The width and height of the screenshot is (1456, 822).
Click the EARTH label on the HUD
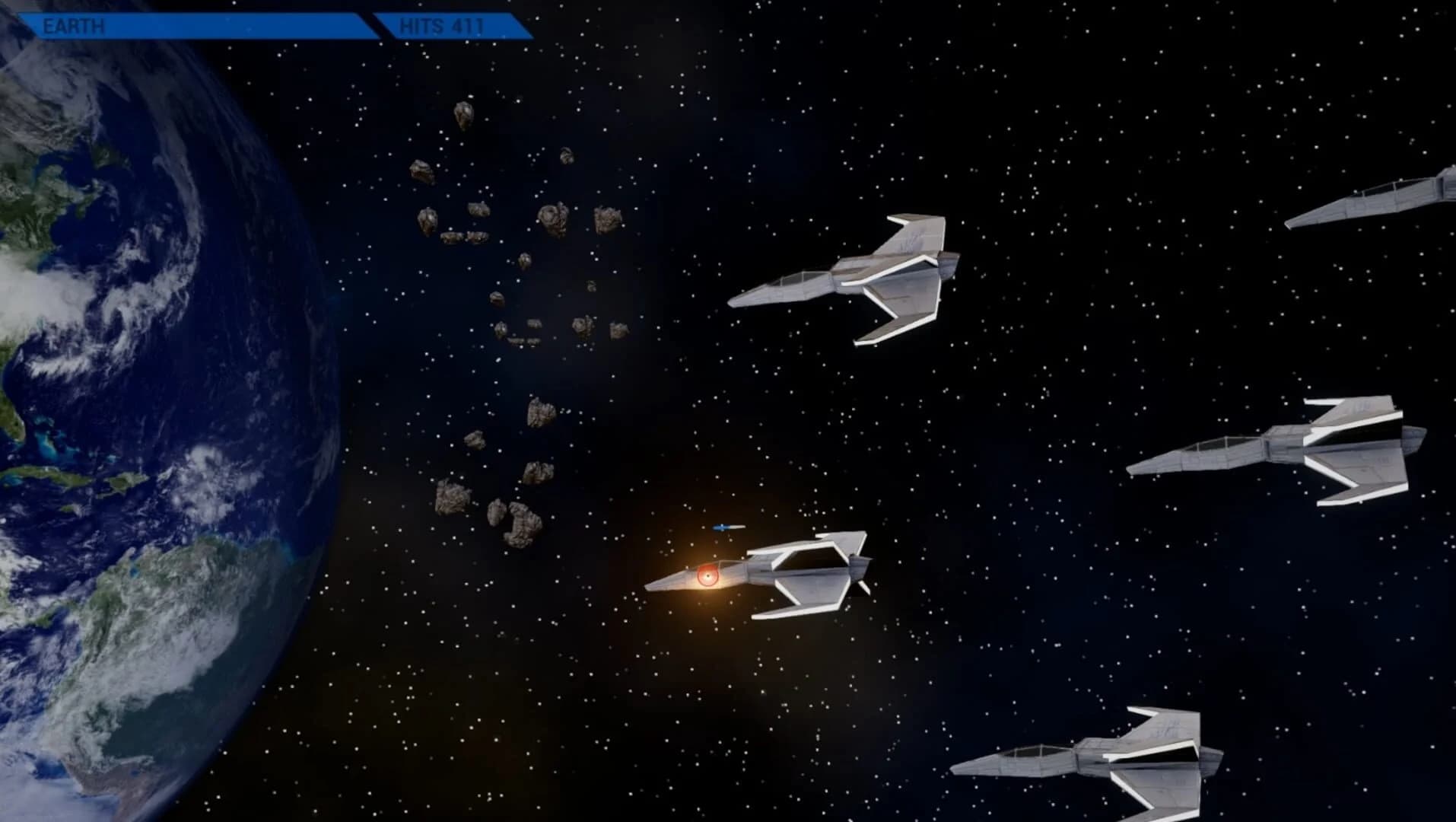pyautogui.click(x=72, y=24)
